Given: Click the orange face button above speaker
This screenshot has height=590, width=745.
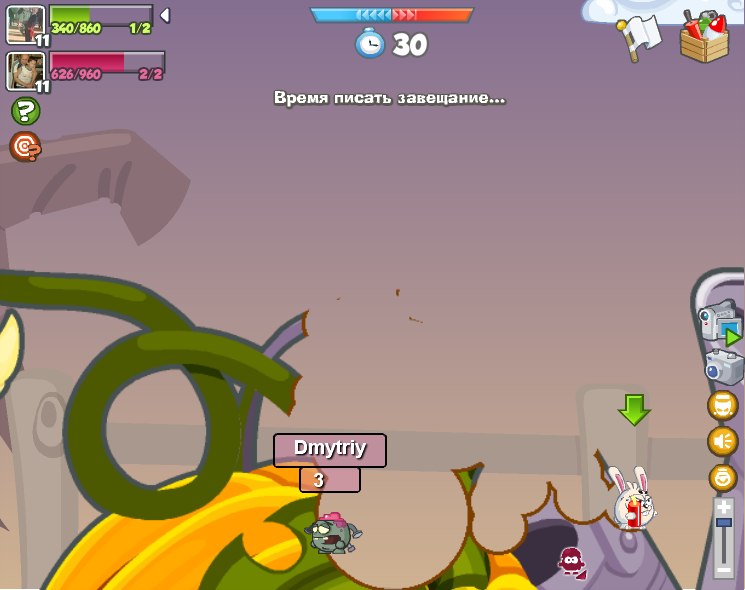Looking at the screenshot, I should [x=722, y=405].
